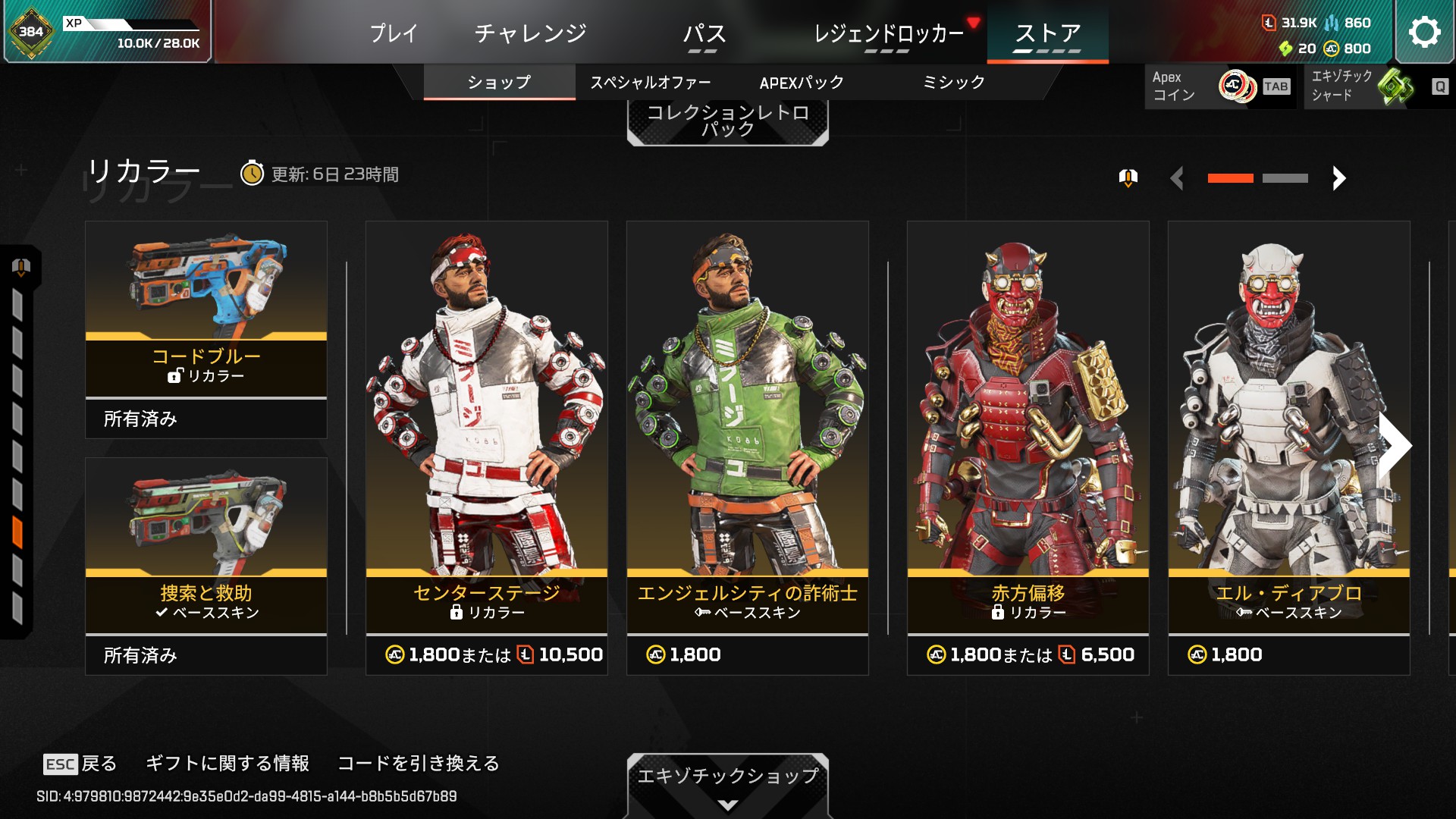
Task: Switch to APEXパック section
Action: [802, 82]
